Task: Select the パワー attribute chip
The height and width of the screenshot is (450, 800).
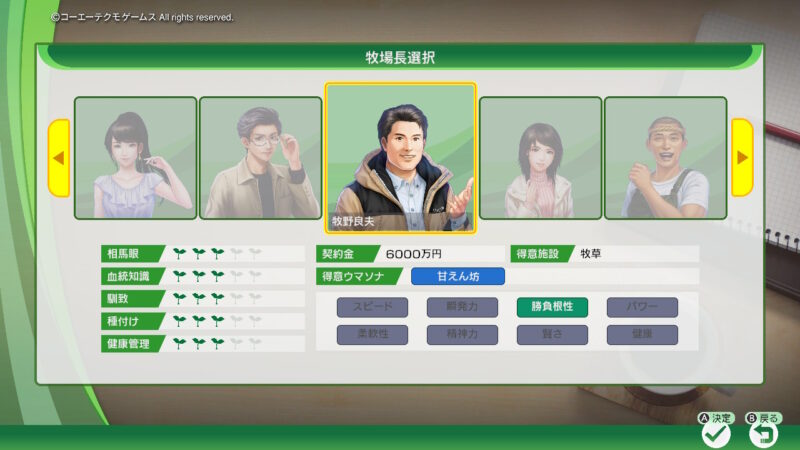Action: [642, 307]
